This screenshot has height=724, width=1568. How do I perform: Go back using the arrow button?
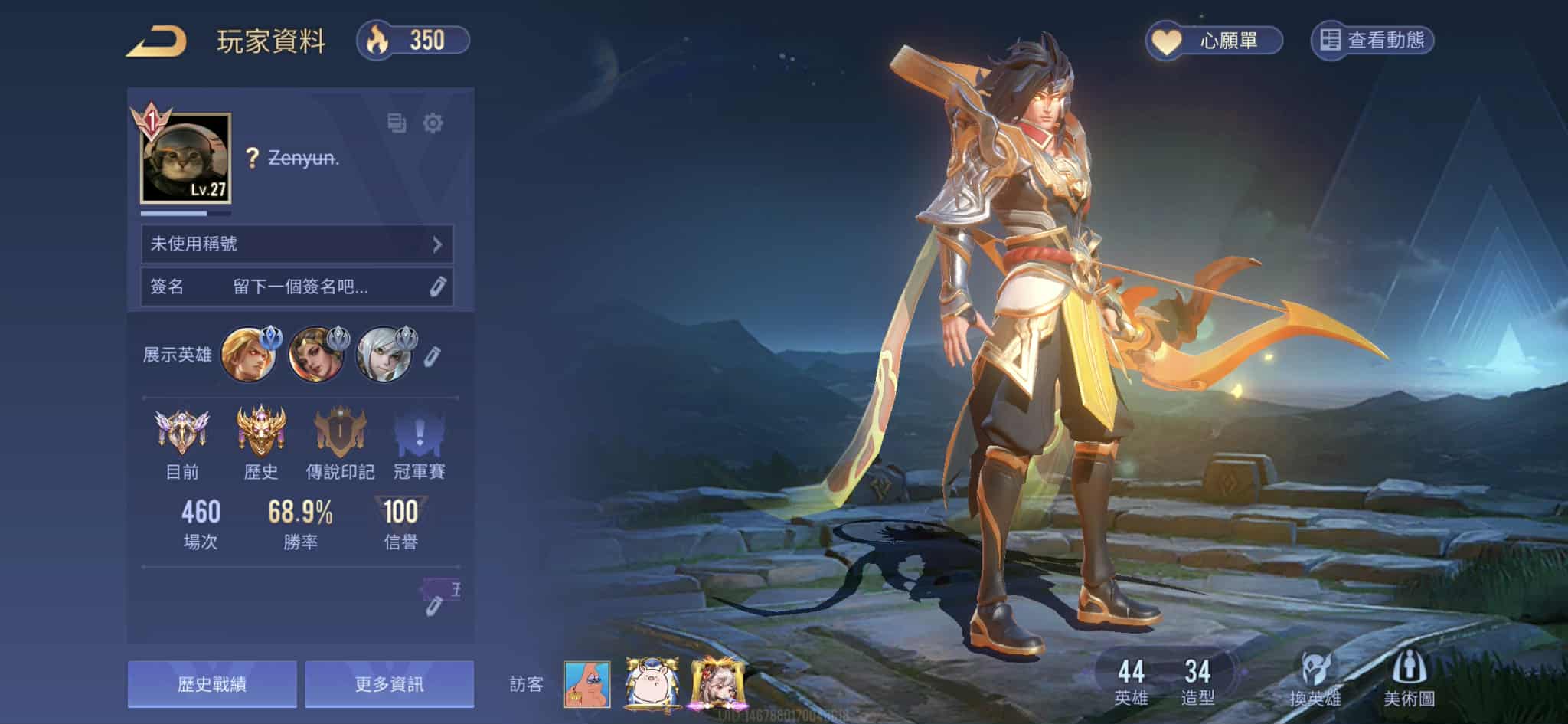pos(157,41)
